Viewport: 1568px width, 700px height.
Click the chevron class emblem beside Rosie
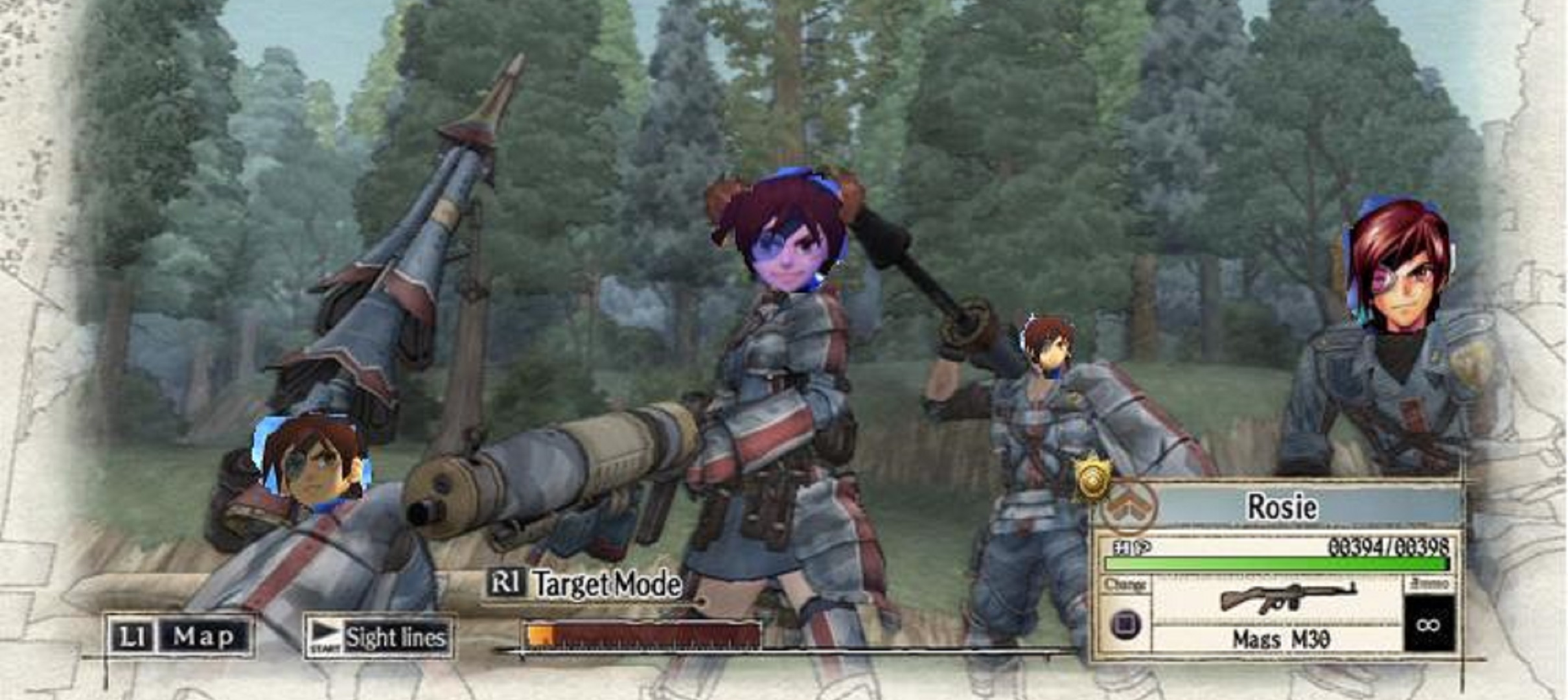pos(1129,507)
